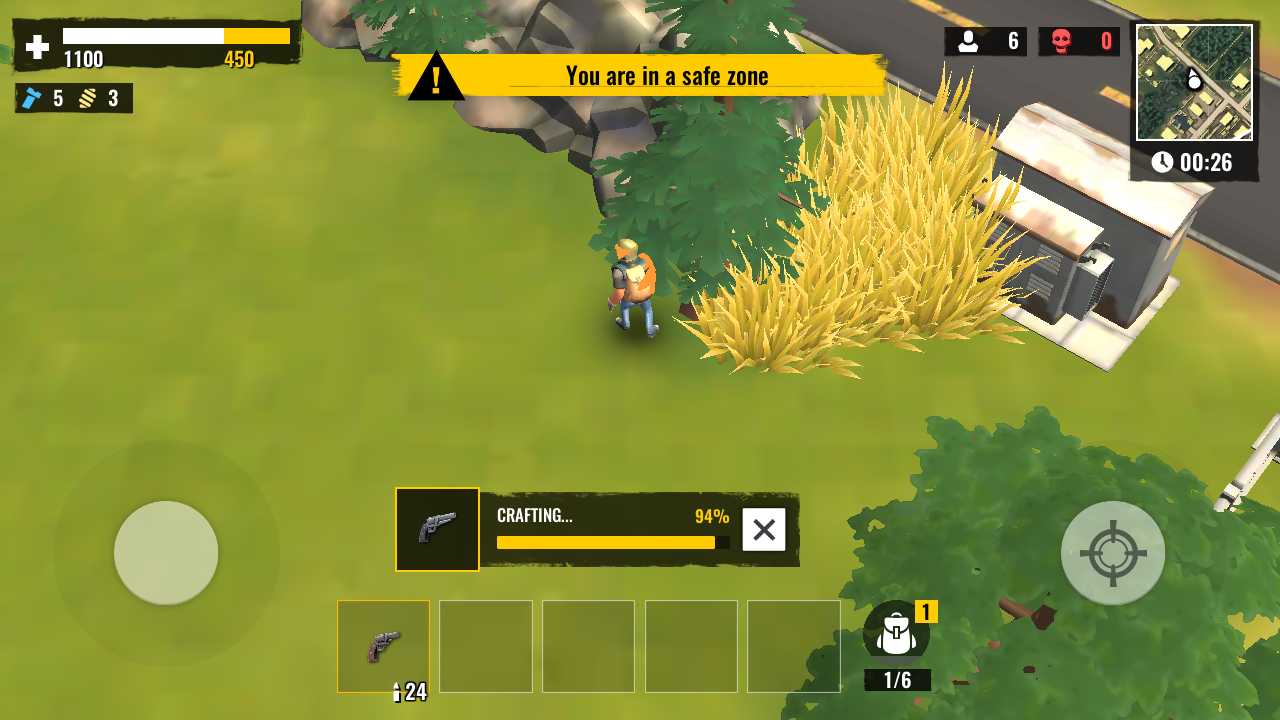The image size is (1280, 720).
Task: Select the revolver hotbar slot
Action: [x=383, y=646]
